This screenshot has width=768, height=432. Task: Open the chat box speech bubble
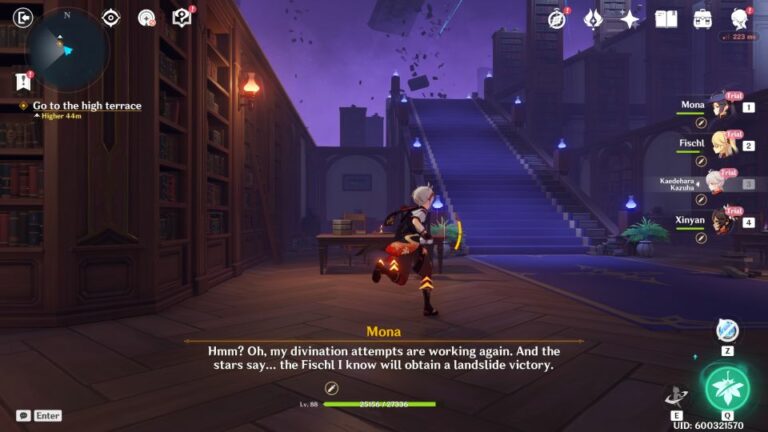[x=23, y=415]
